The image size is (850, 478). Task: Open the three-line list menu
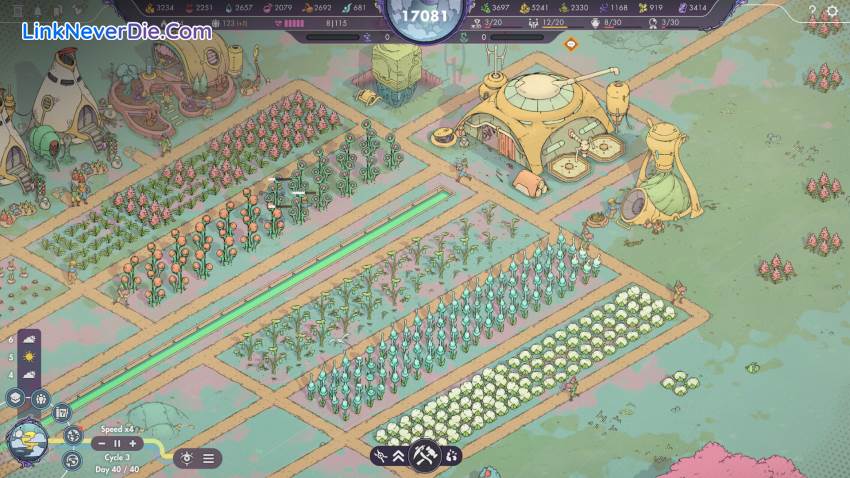coord(208,458)
